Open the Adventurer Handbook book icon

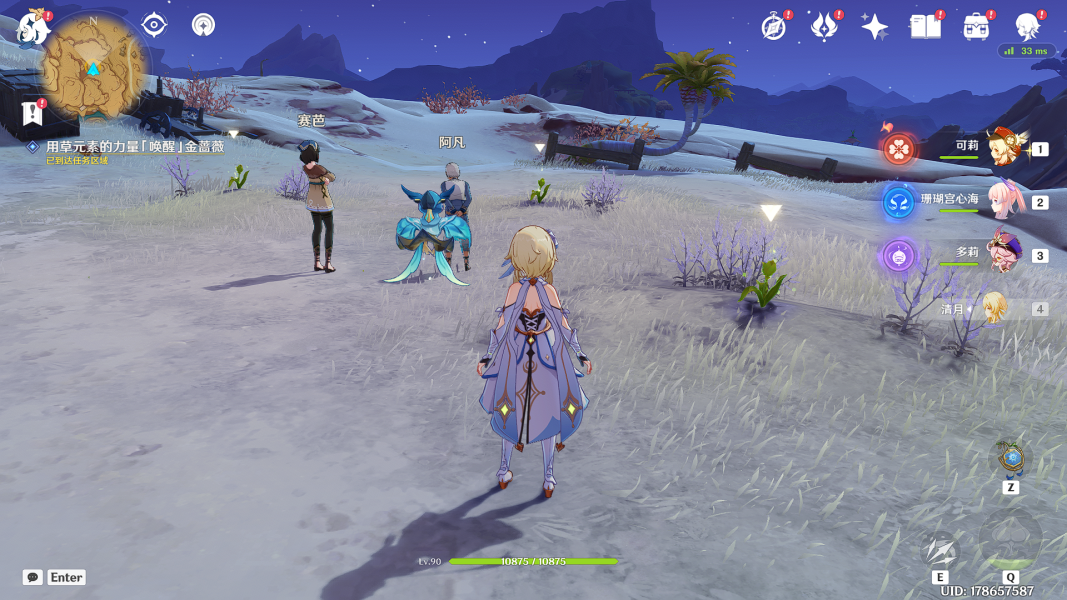pos(925,27)
